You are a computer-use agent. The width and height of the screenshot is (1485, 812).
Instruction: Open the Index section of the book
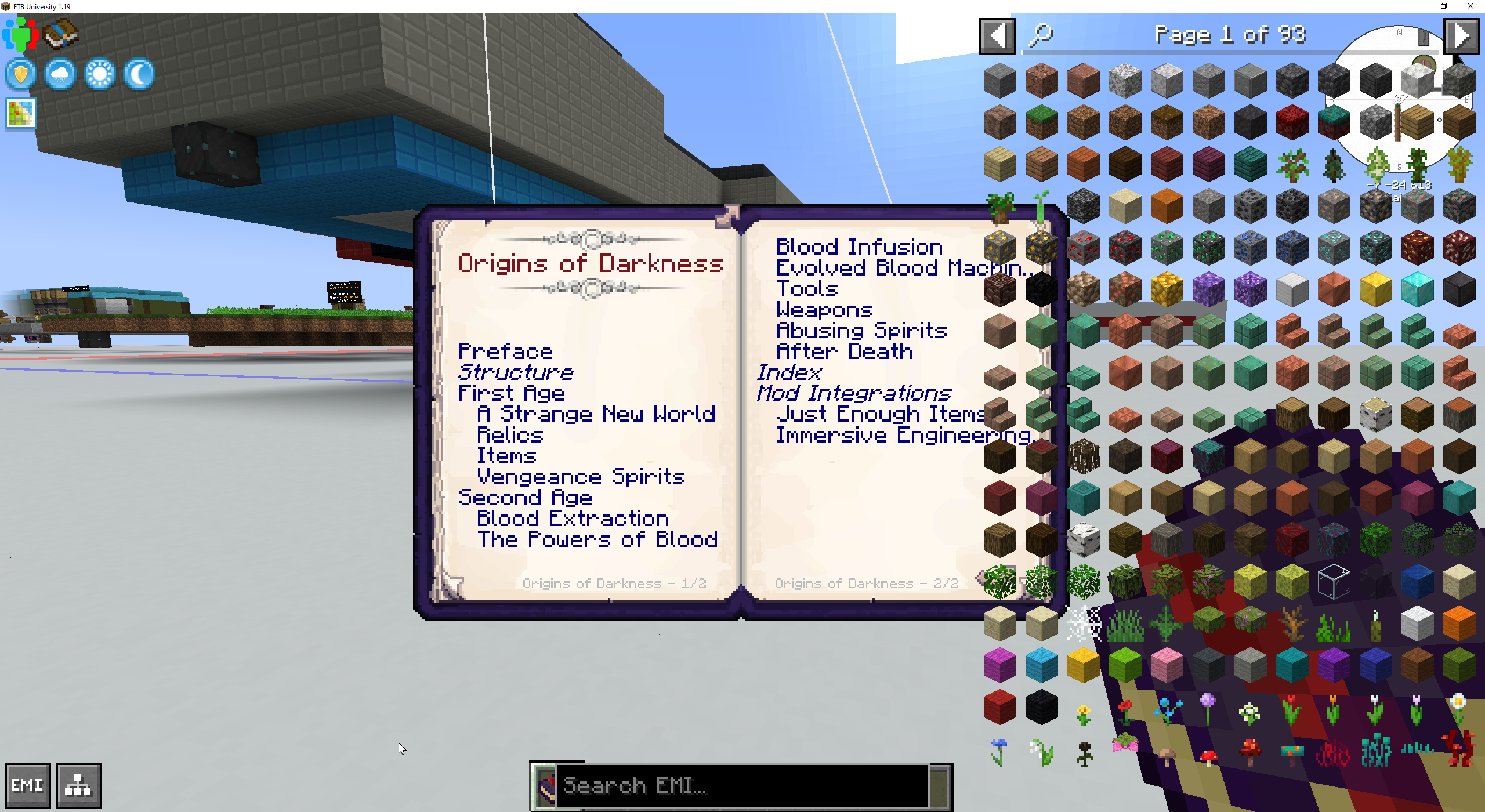[789, 372]
